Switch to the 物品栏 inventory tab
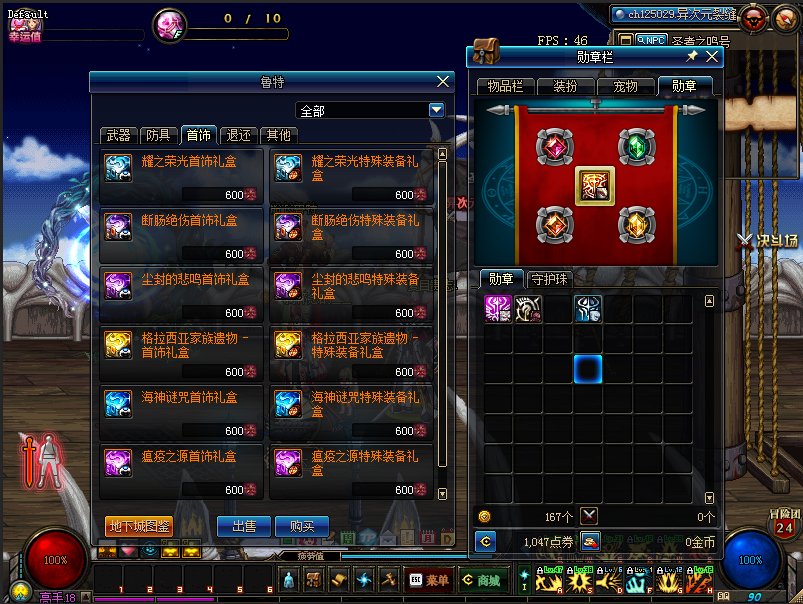The image size is (803, 604). tap(505, 87)
